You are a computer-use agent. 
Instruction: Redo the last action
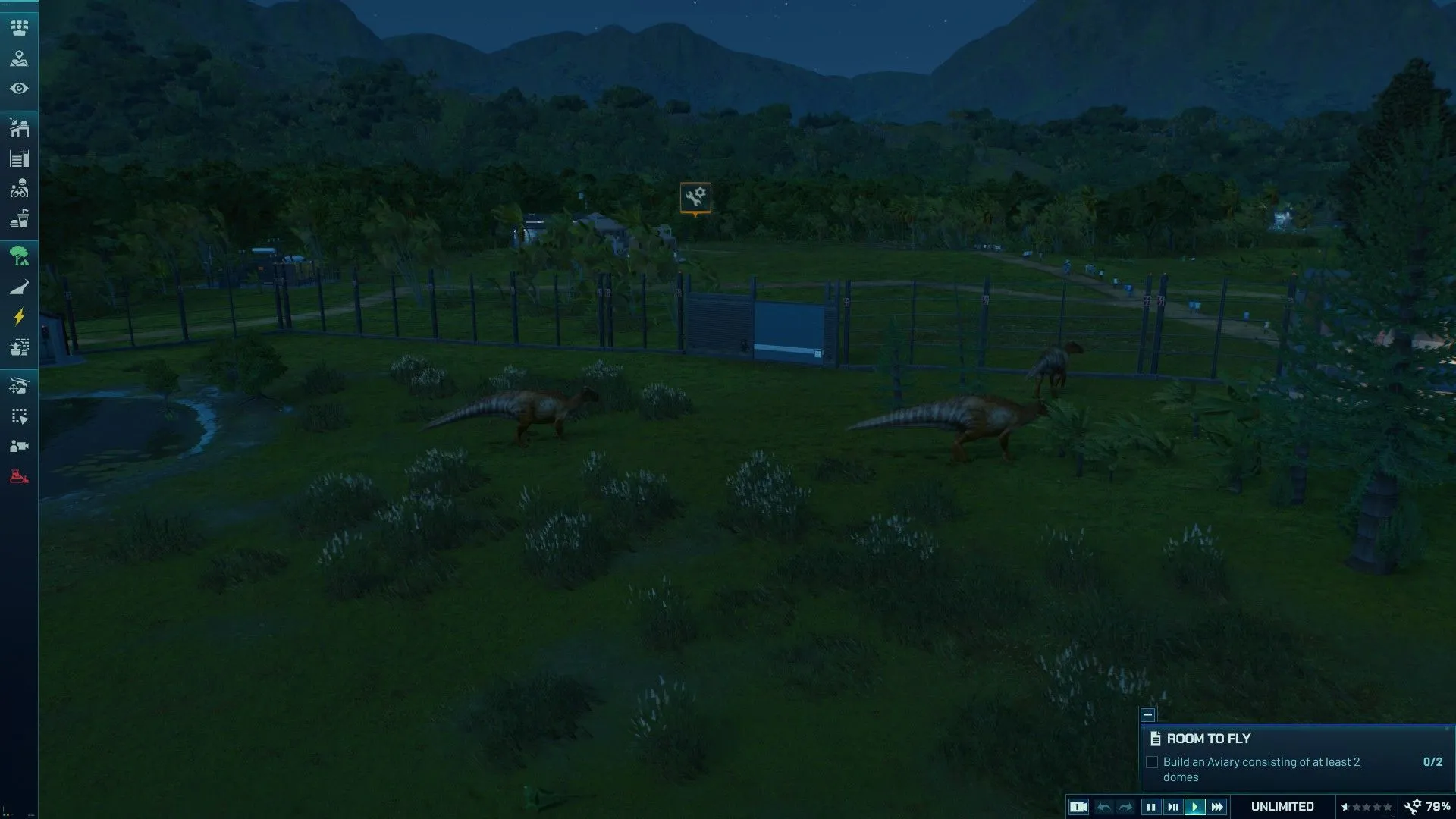pos(1125,807)
